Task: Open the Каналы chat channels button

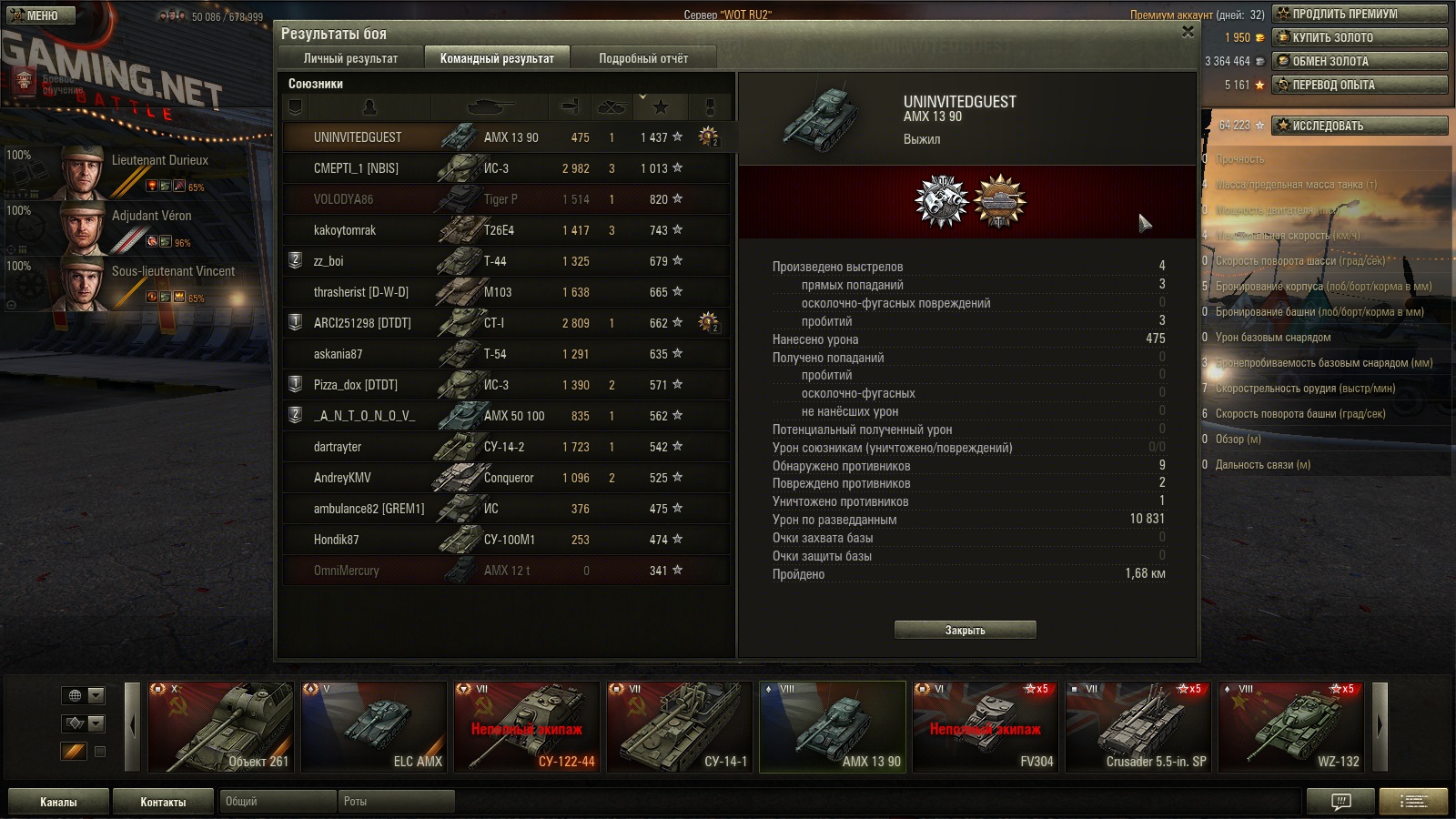Action: pos(58,802)
